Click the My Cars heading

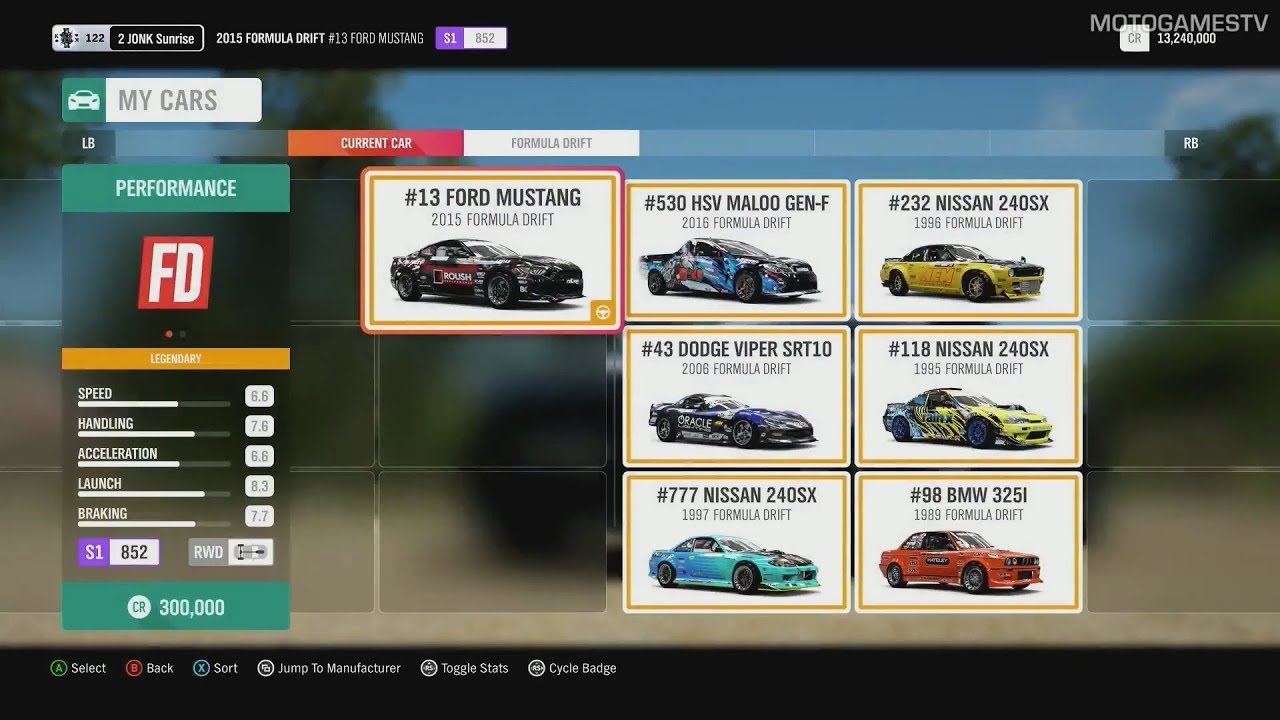pos(167,100)
